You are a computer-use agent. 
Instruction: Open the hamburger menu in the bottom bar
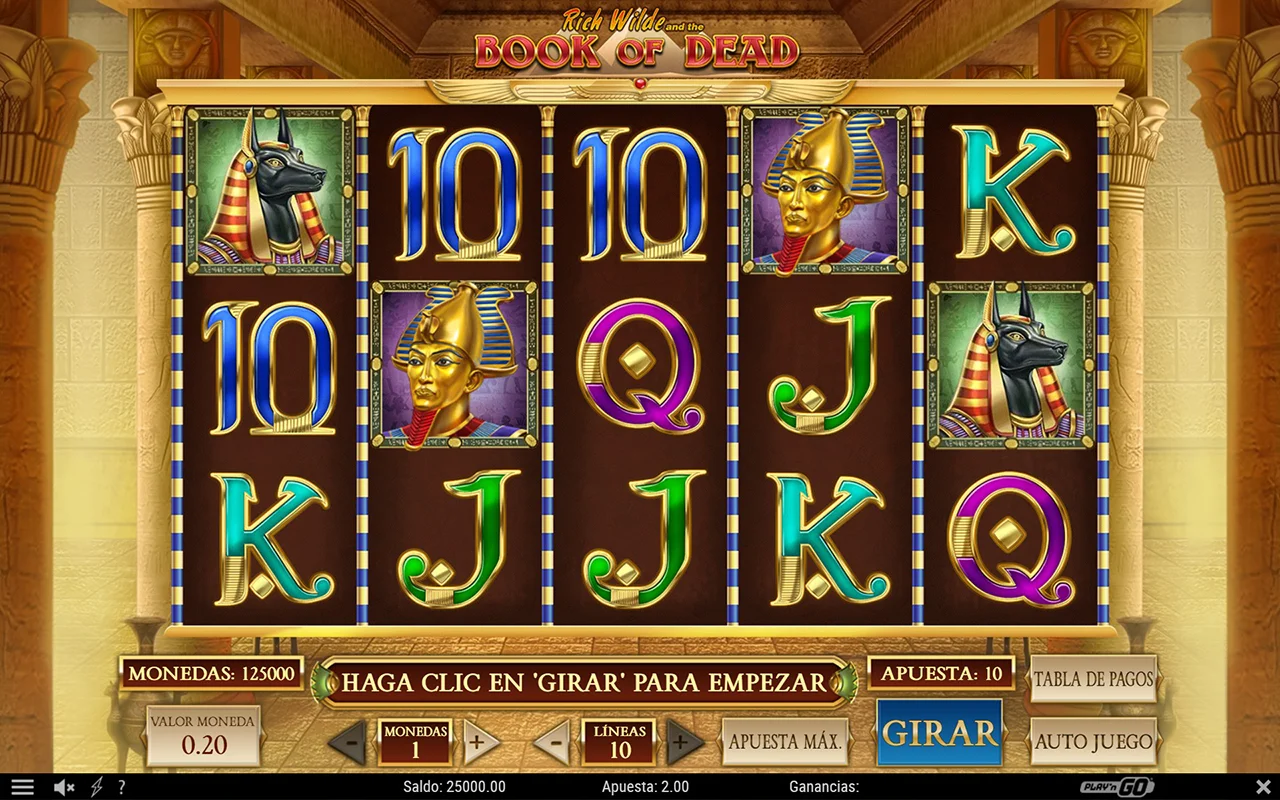pyautogui.click(x=22, y=787)
